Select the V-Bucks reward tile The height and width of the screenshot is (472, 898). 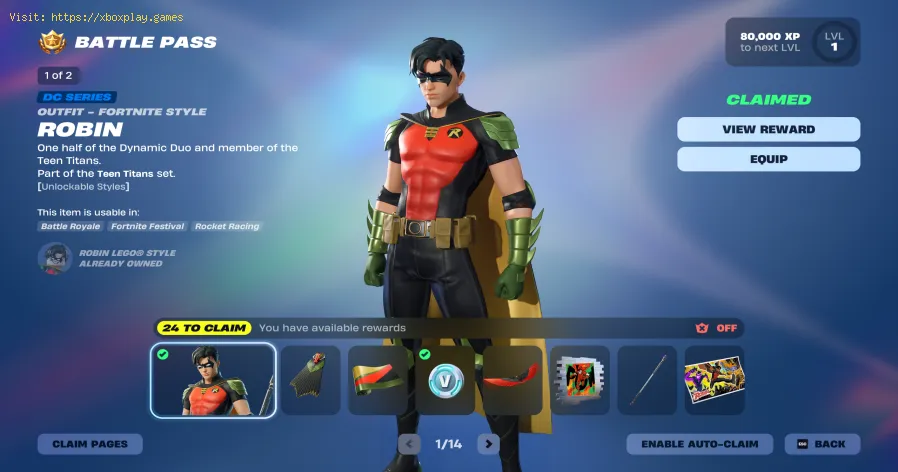click(x=445, y=380)
